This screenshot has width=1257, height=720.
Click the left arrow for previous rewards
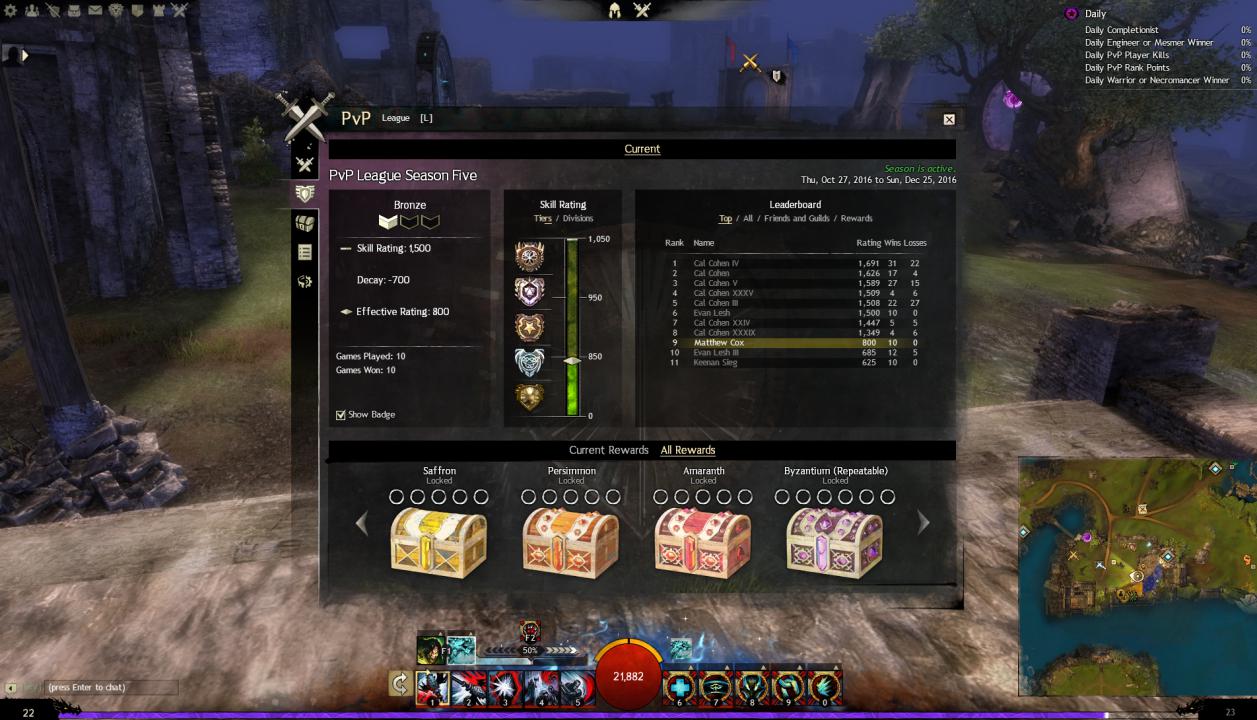point(362,522)
